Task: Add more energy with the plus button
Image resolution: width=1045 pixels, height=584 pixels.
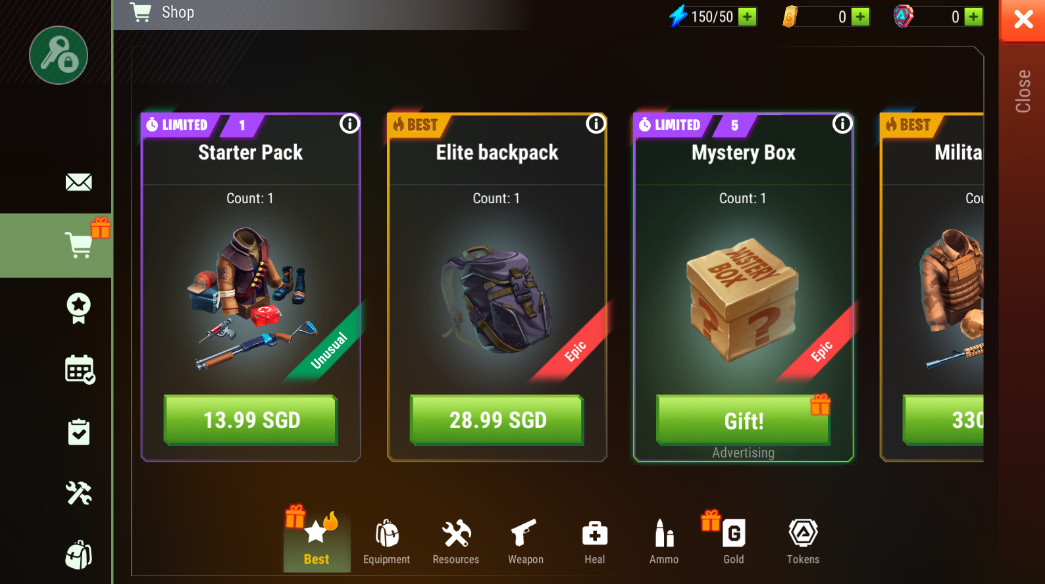Action: 747,17
